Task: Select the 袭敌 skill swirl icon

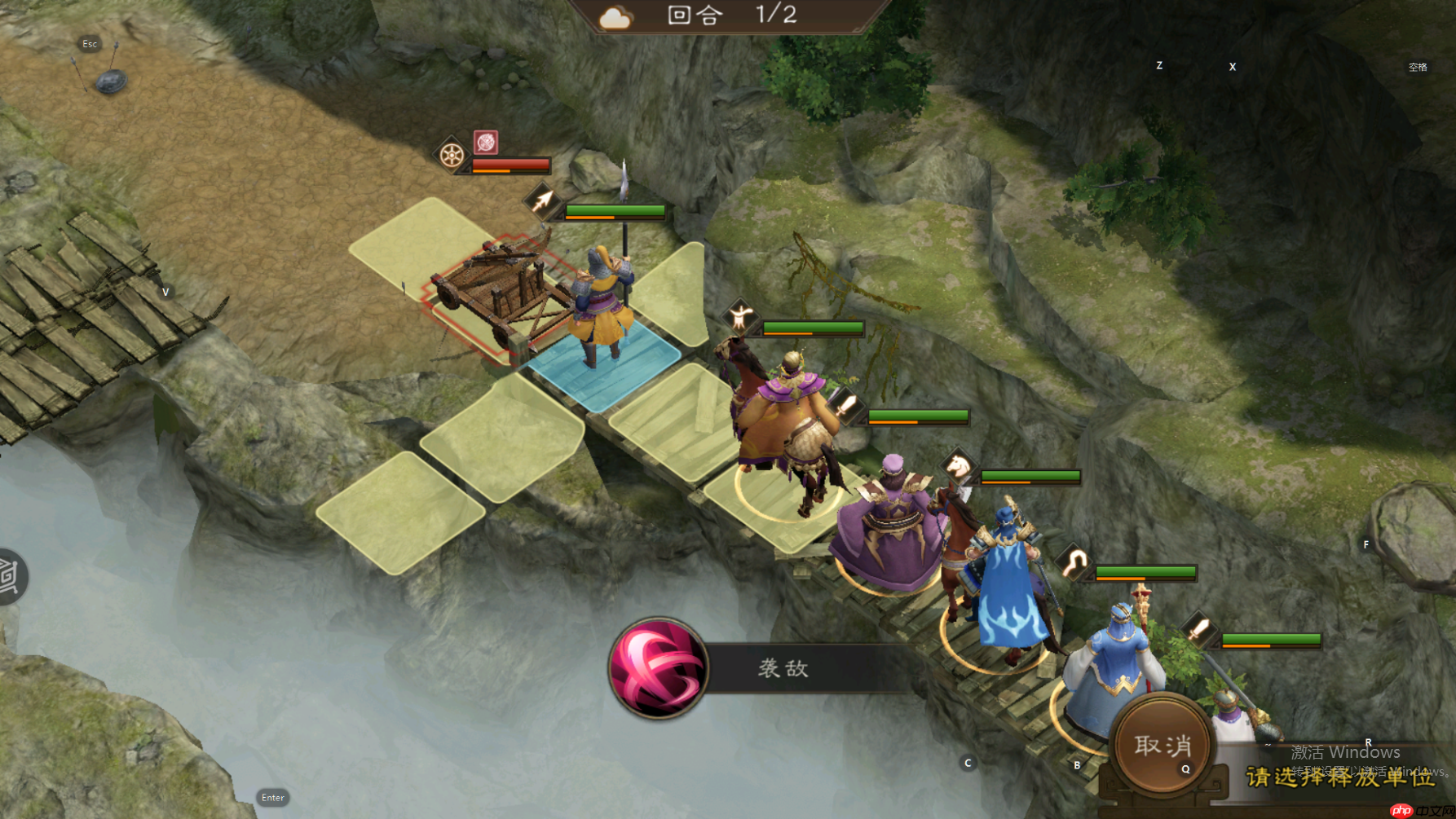Action: coord(659,668)
